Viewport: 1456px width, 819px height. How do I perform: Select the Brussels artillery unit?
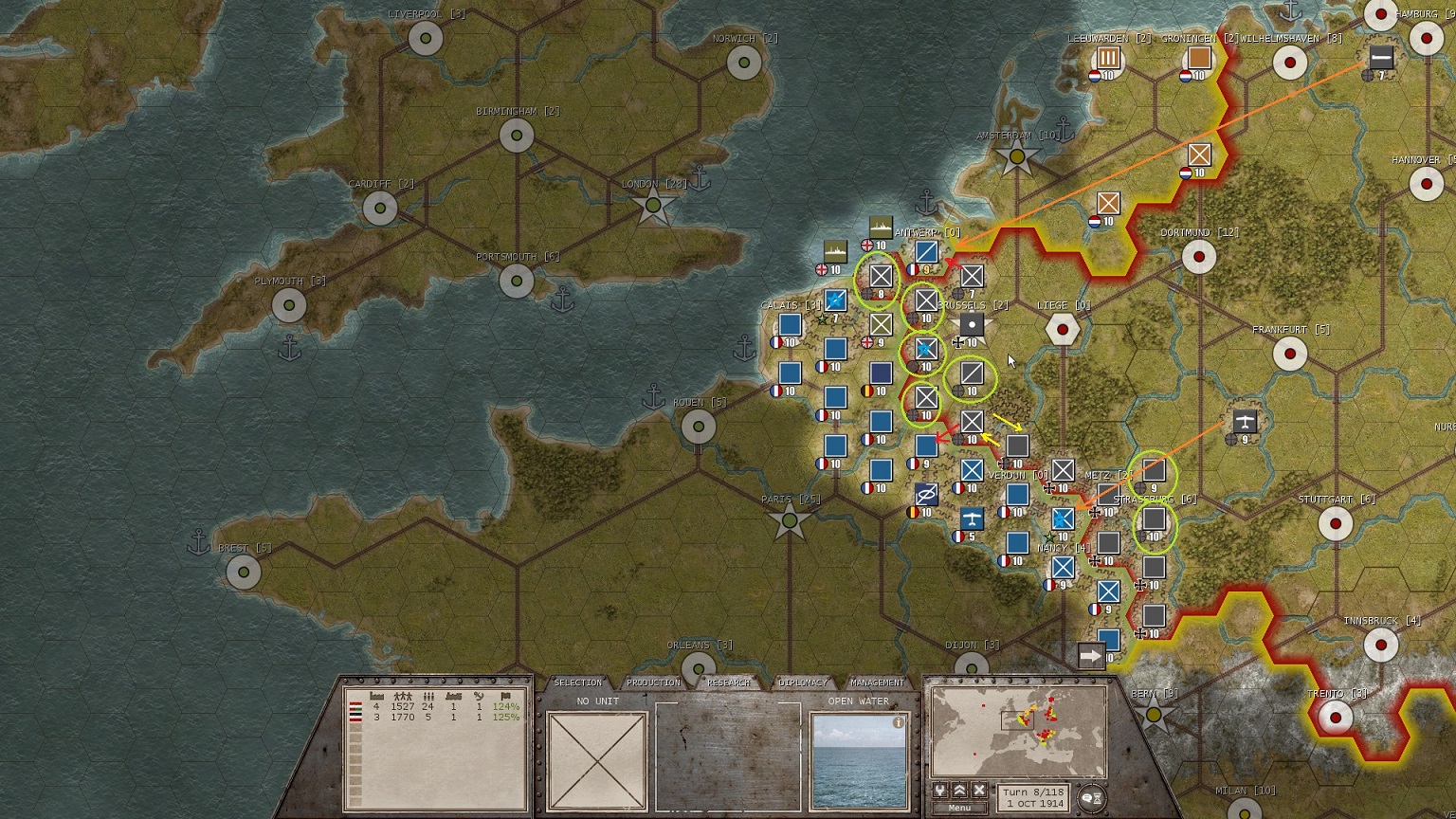(x=972, y=325)
